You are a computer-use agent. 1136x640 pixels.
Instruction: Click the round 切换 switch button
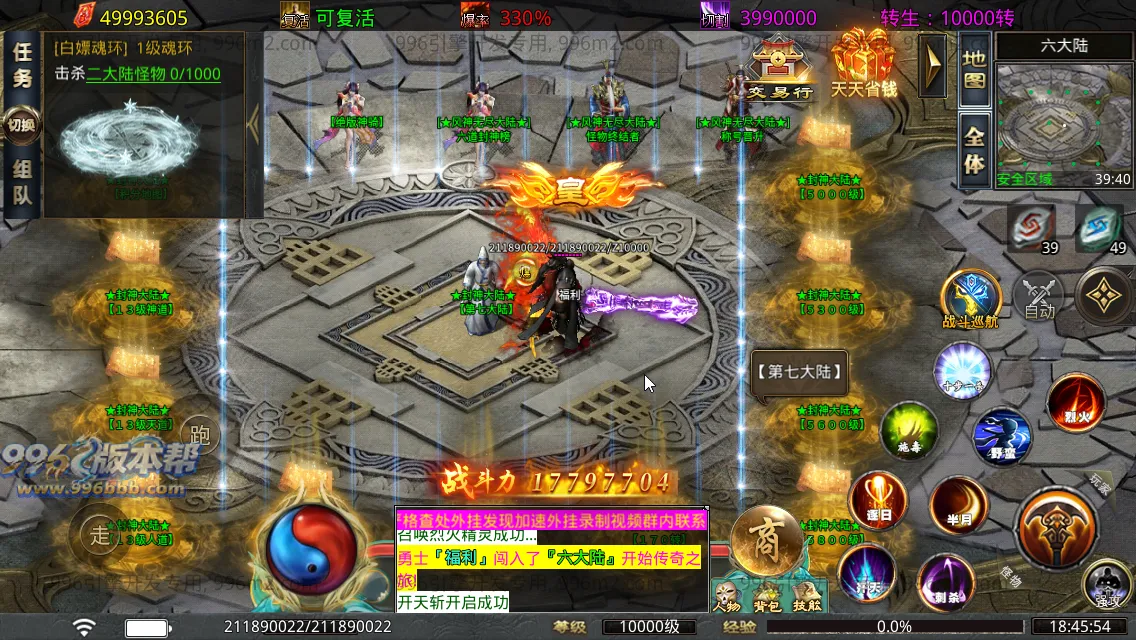[x=22, y=125]
